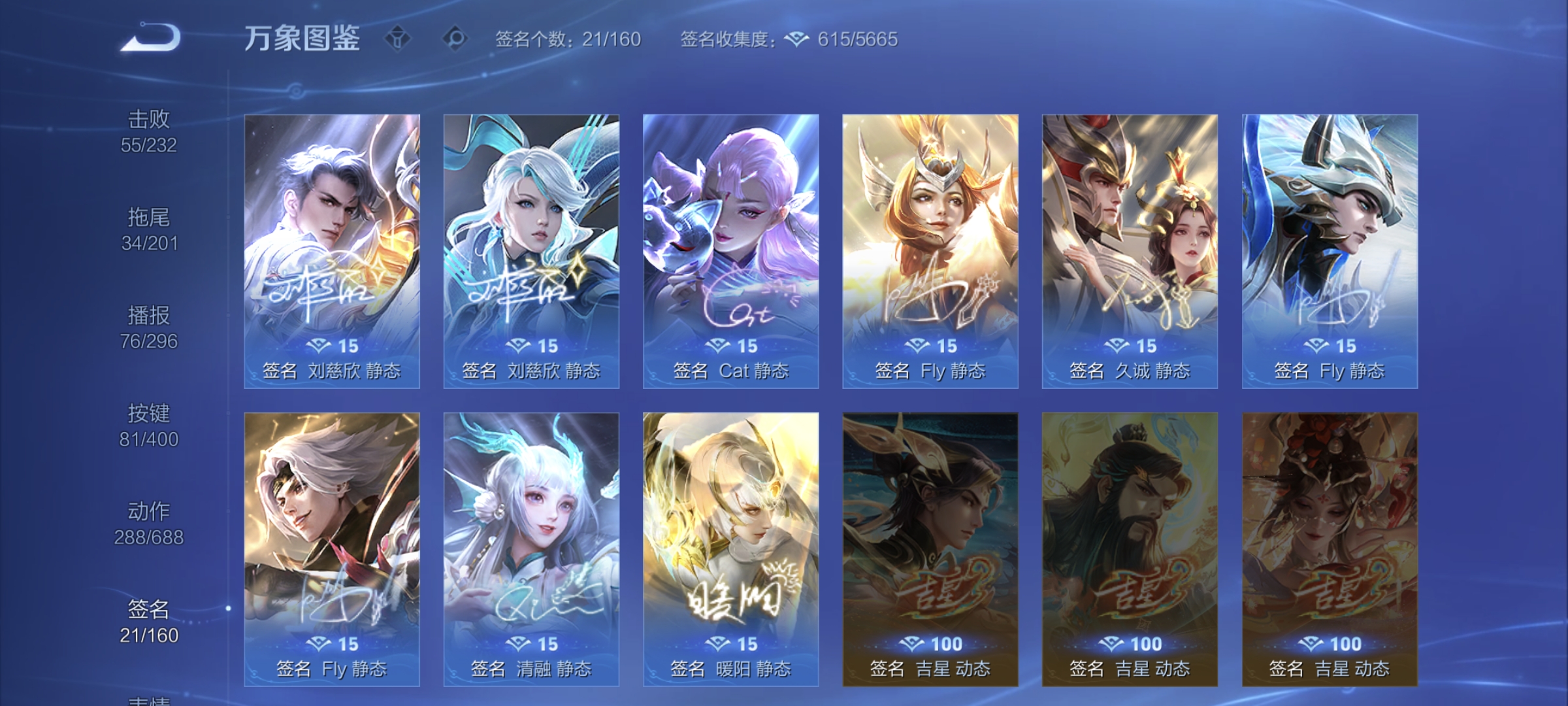This screenshot has height=706, width=1568.
Task: Open the 播报 category tab
Action: 149,329
